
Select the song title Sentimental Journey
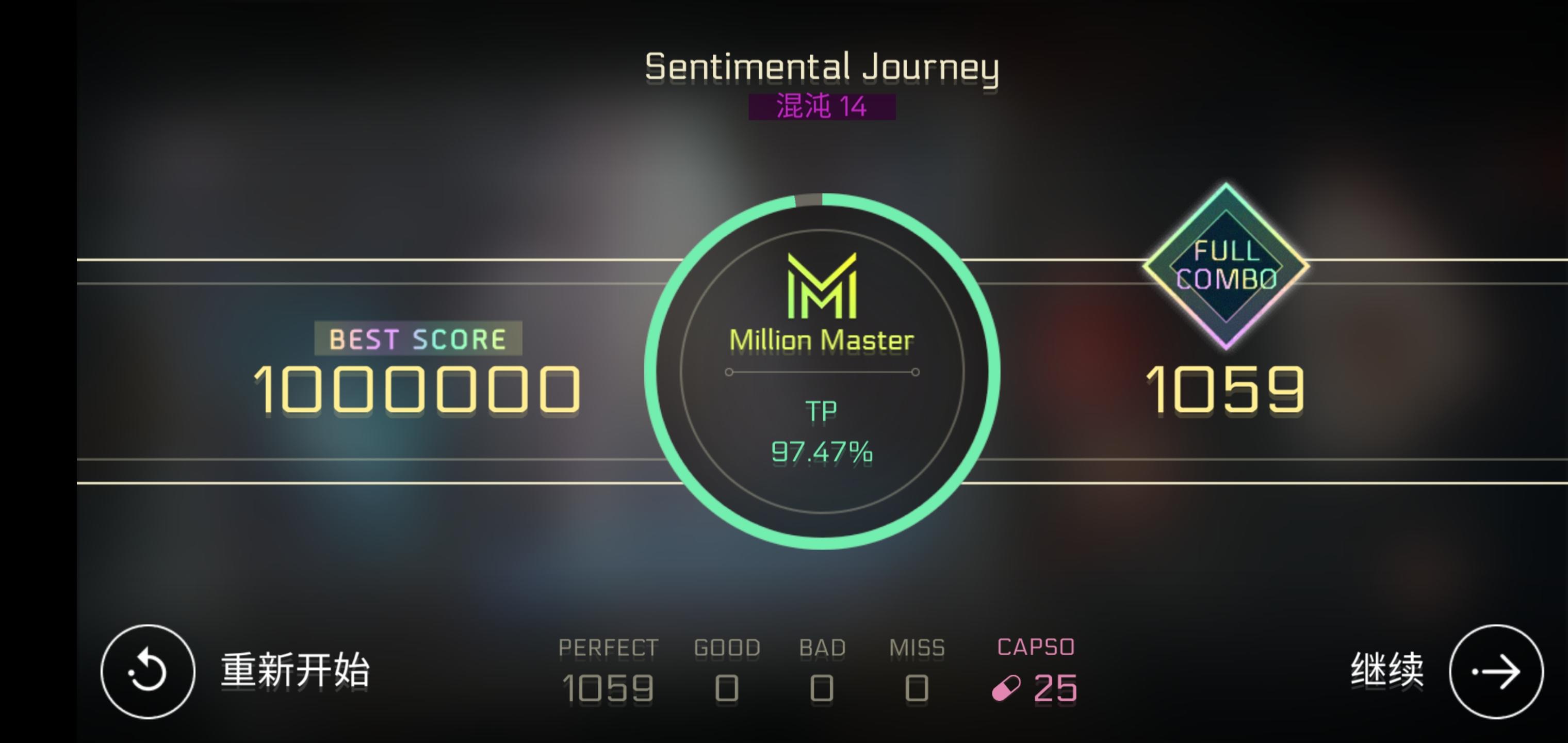click(x=822, y=67)
